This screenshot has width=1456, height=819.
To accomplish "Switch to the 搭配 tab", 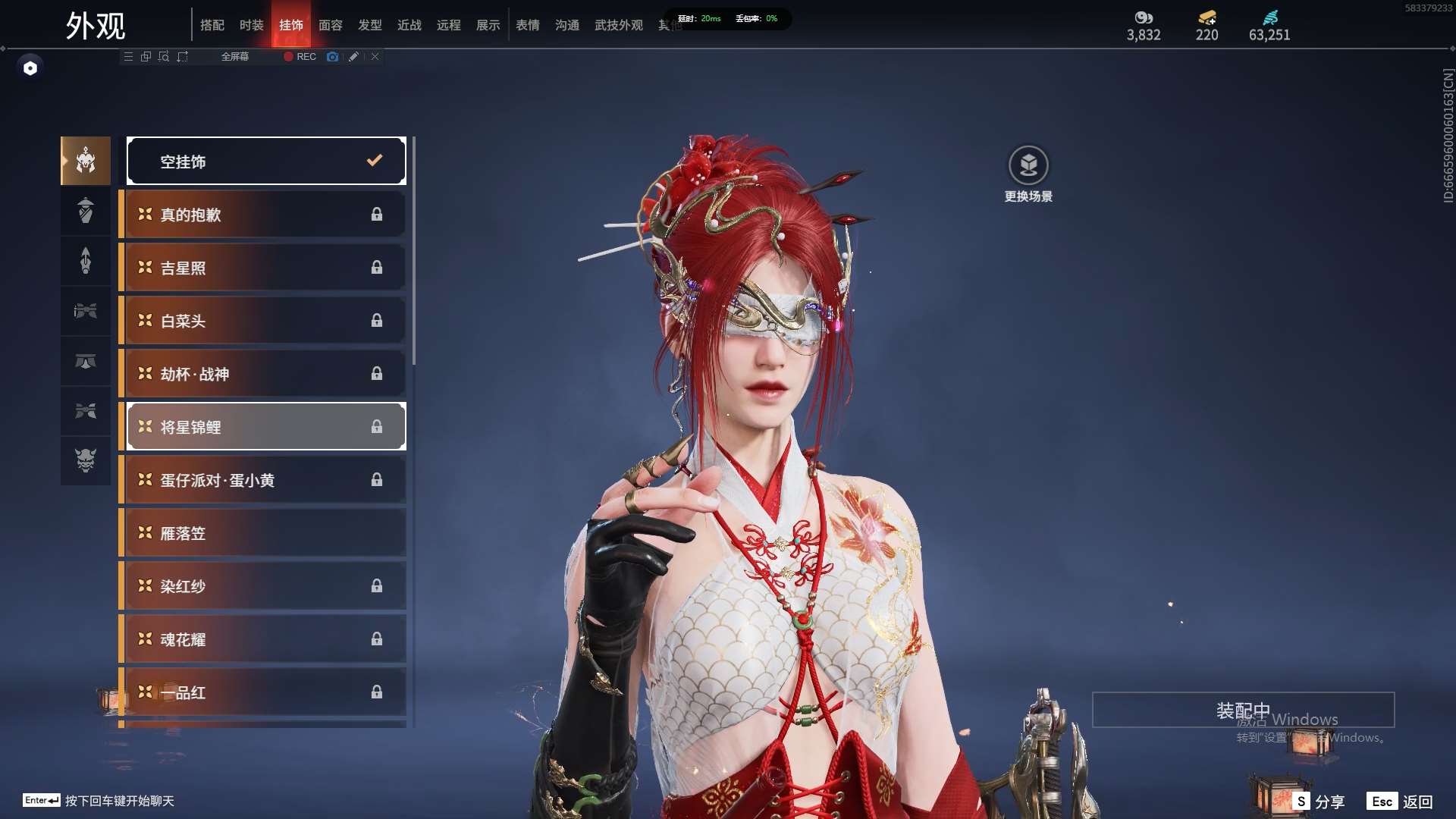I will 212,25.
